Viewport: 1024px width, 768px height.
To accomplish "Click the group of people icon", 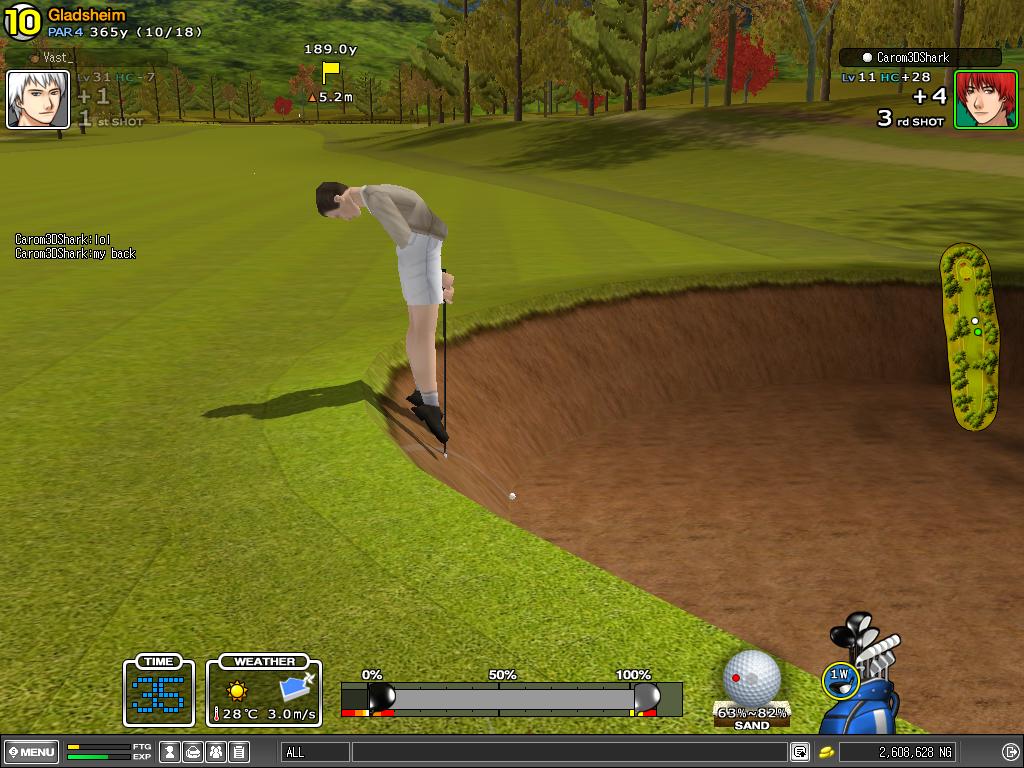I will 215,752.
